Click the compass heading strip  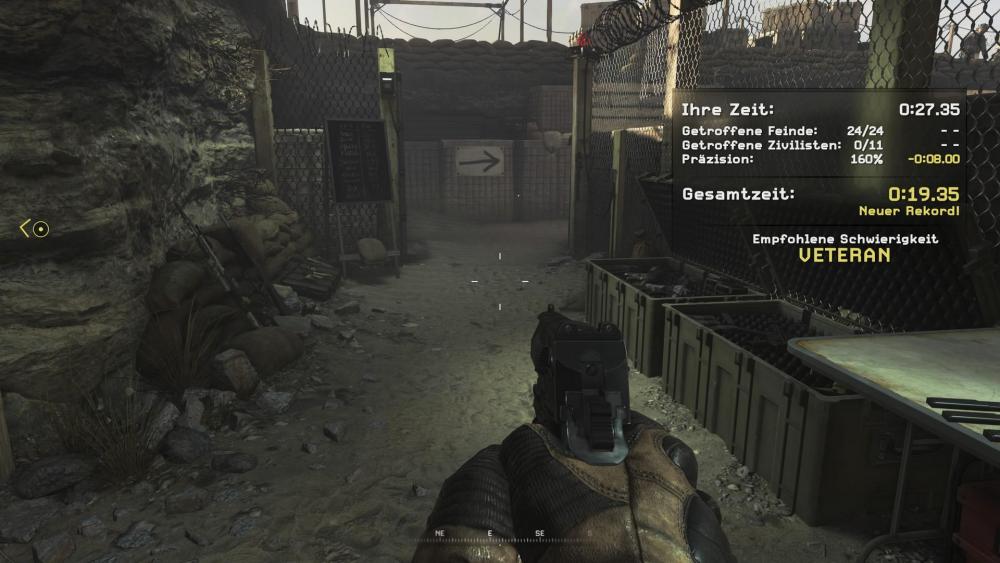500,534
